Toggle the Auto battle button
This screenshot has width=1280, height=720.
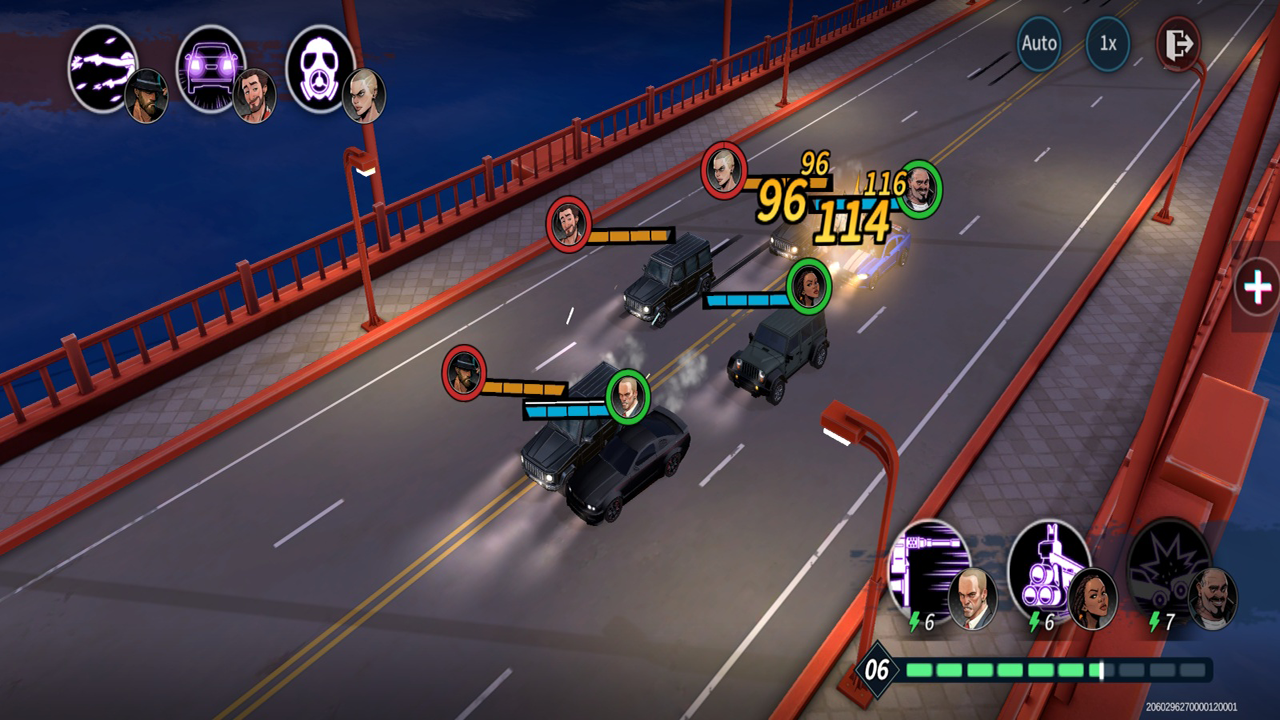(1039, 44)
